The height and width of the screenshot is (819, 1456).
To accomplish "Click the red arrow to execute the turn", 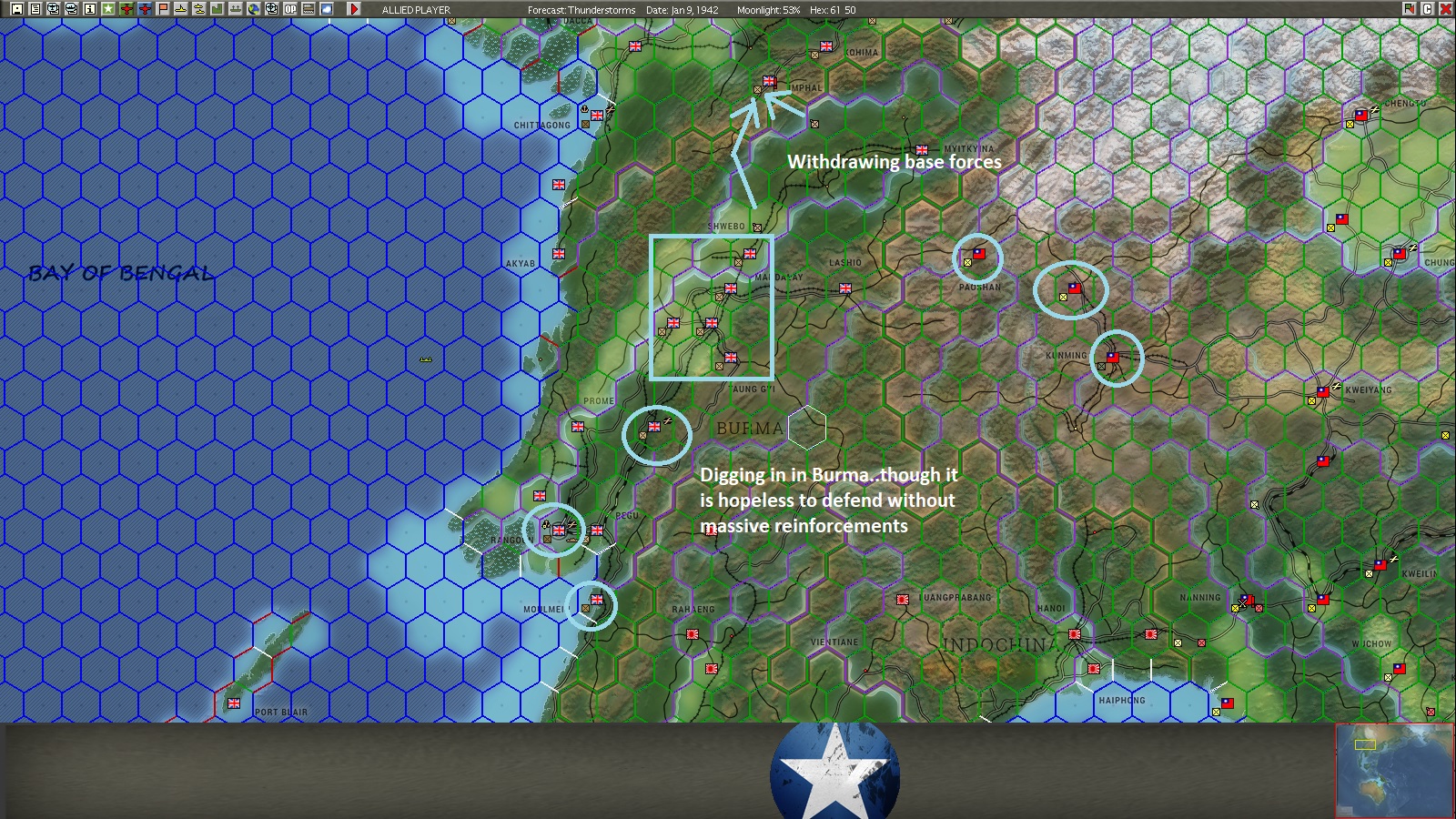I will click(x=353, y=9).
